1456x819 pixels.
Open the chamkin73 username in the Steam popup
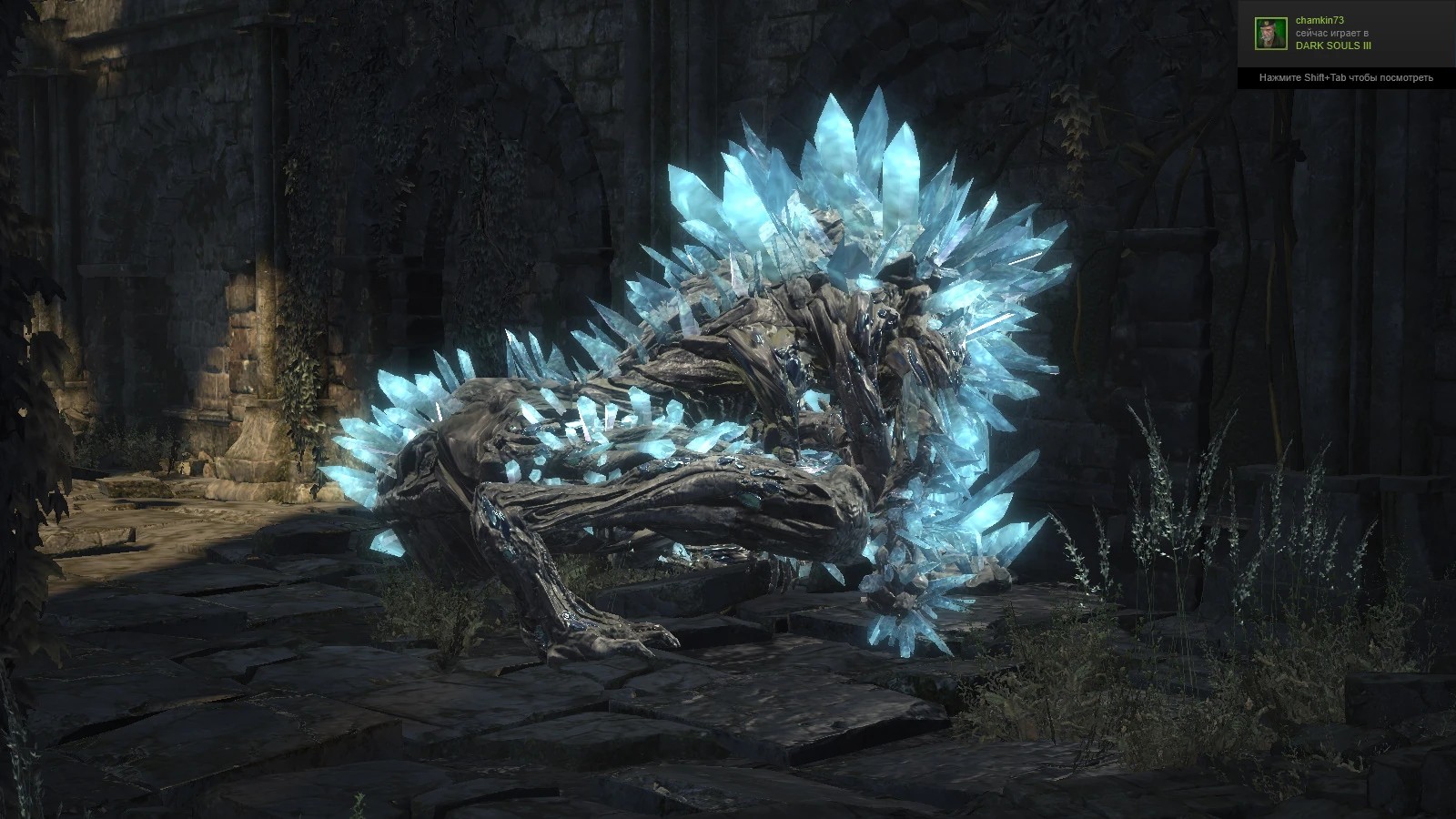point(1319,20)
